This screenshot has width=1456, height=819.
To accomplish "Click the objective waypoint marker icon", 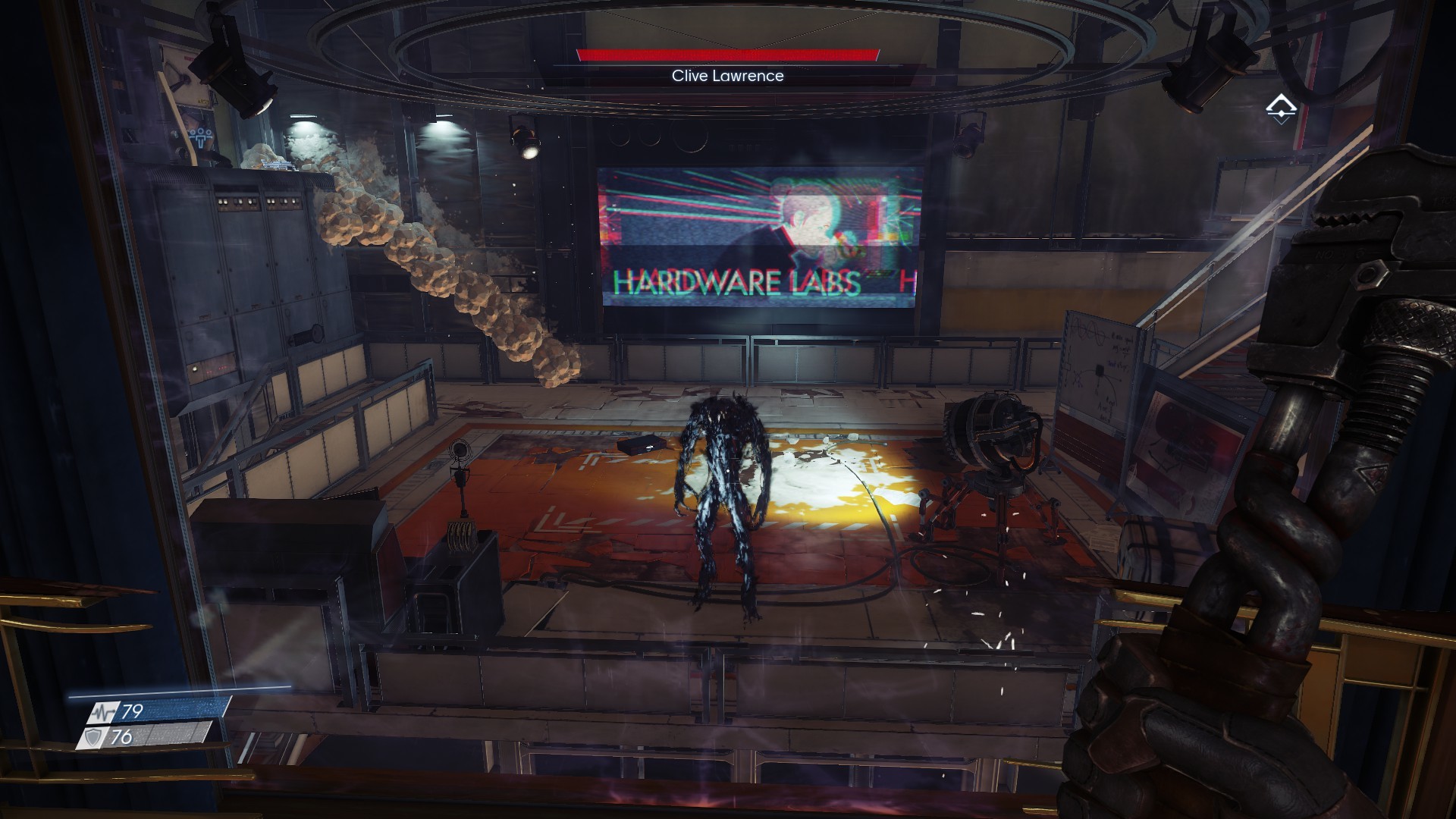I will point(1281,108).
